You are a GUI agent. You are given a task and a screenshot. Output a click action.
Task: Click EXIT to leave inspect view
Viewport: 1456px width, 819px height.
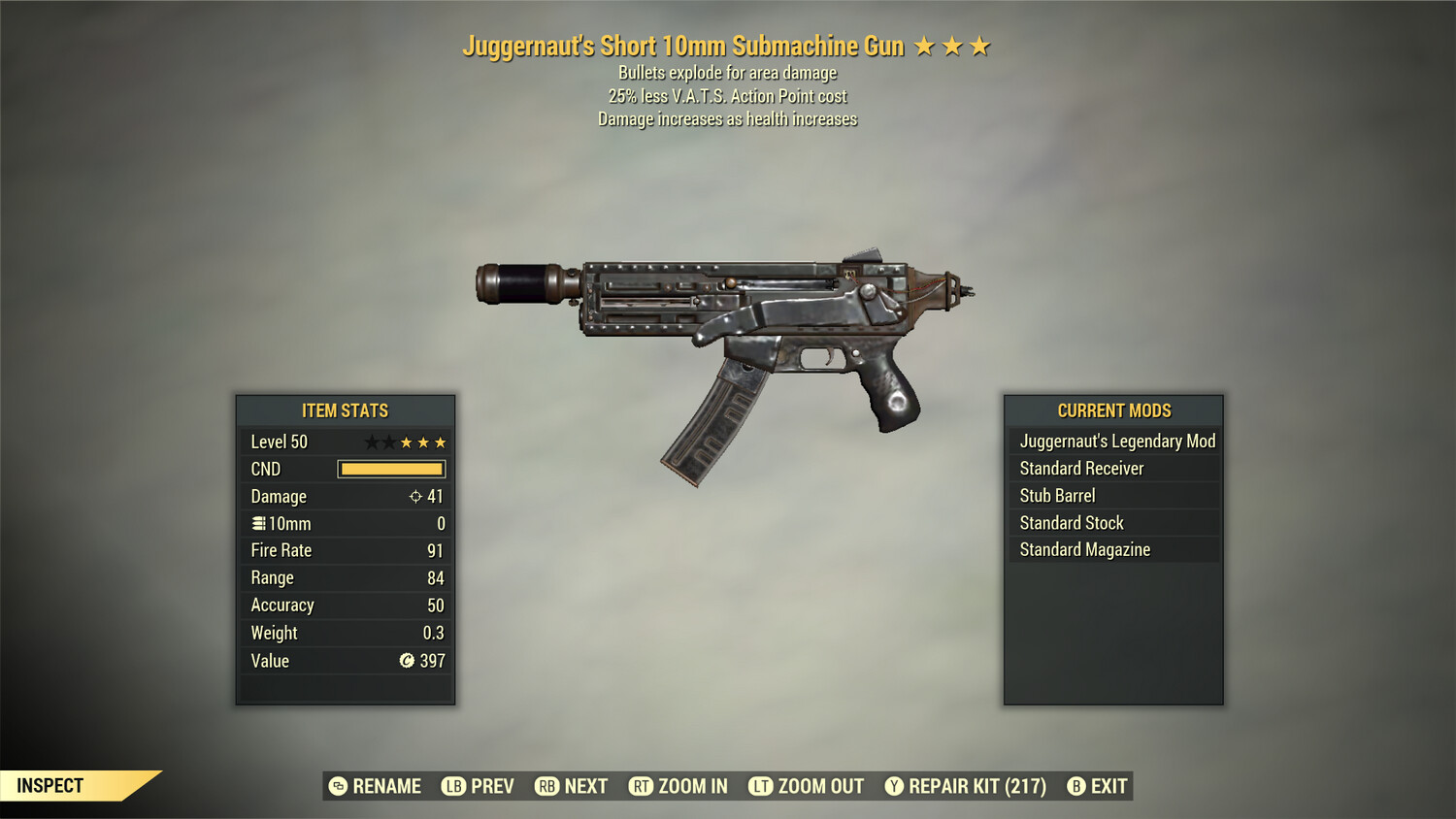pyautogui.click(x=1109, y=786)
